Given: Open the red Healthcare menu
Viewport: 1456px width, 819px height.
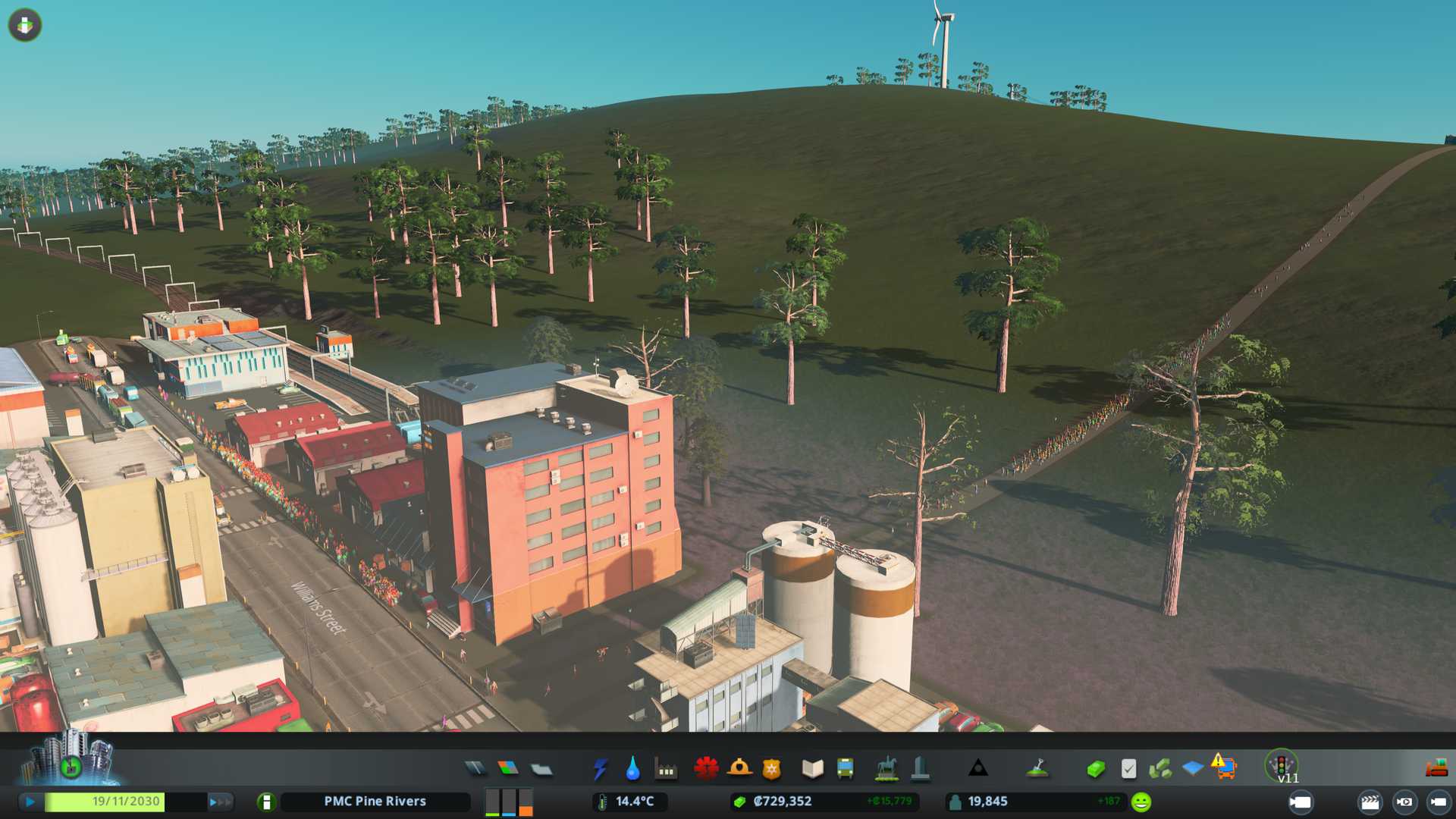Looking at the screenshot, I should [x=706, y=769].
